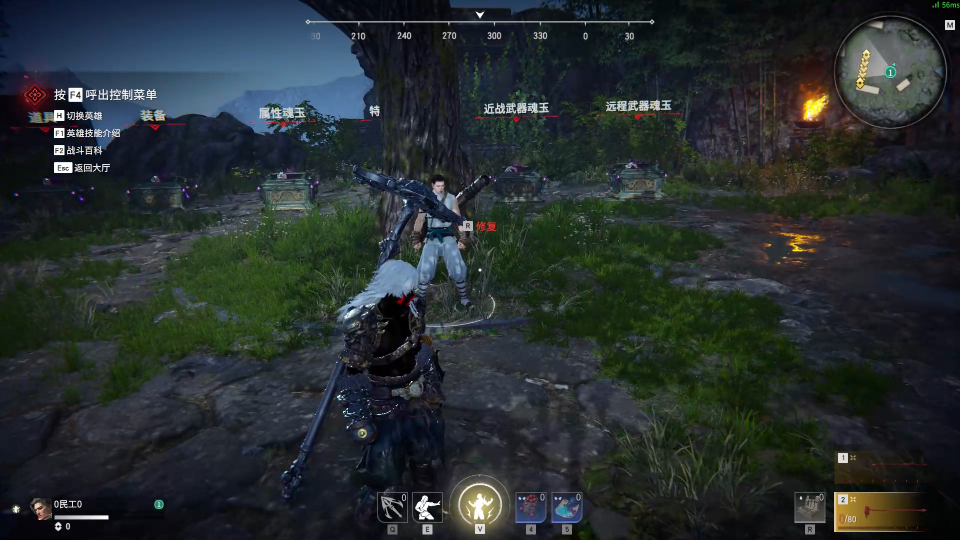
Task: Activate the martial stance skill icon
Action: coord(427,507)
